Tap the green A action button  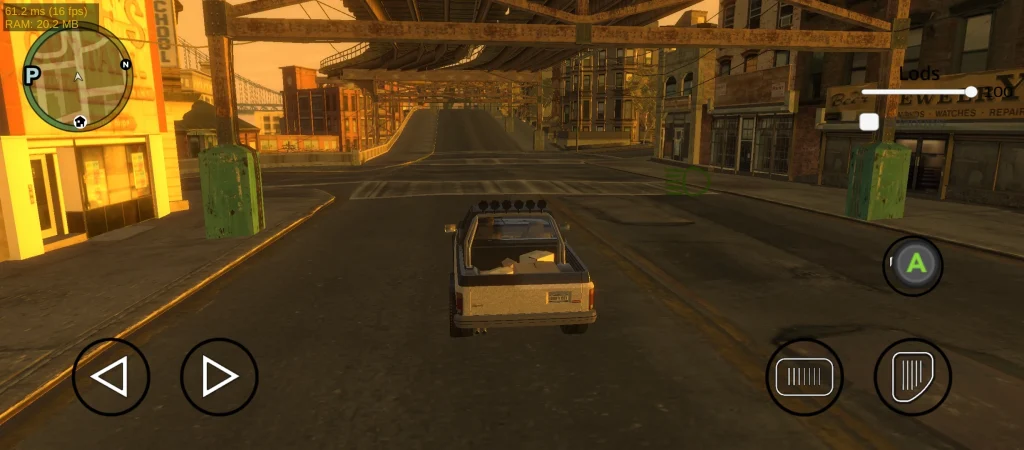point(913,265)
